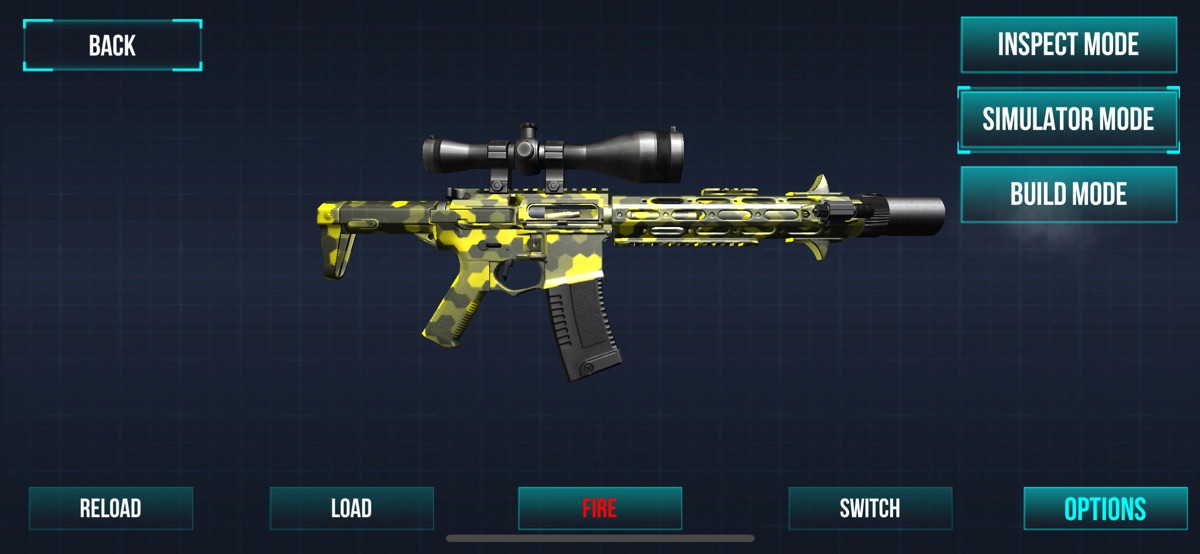Open Build Mode
1200x554 pixels.
(1068, 194)
